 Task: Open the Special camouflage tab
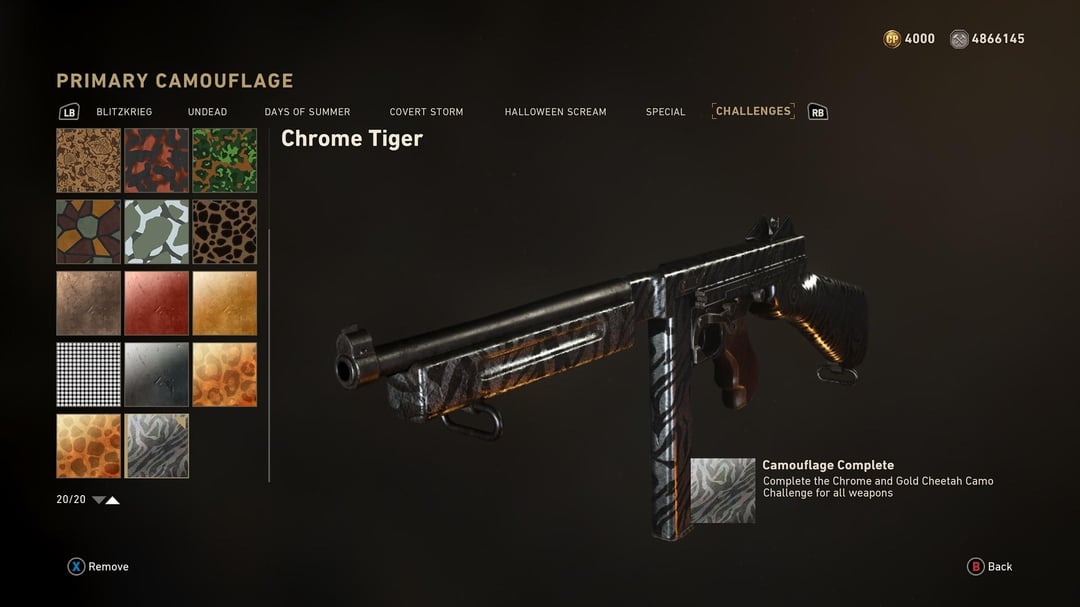click(x=665, y=112)
